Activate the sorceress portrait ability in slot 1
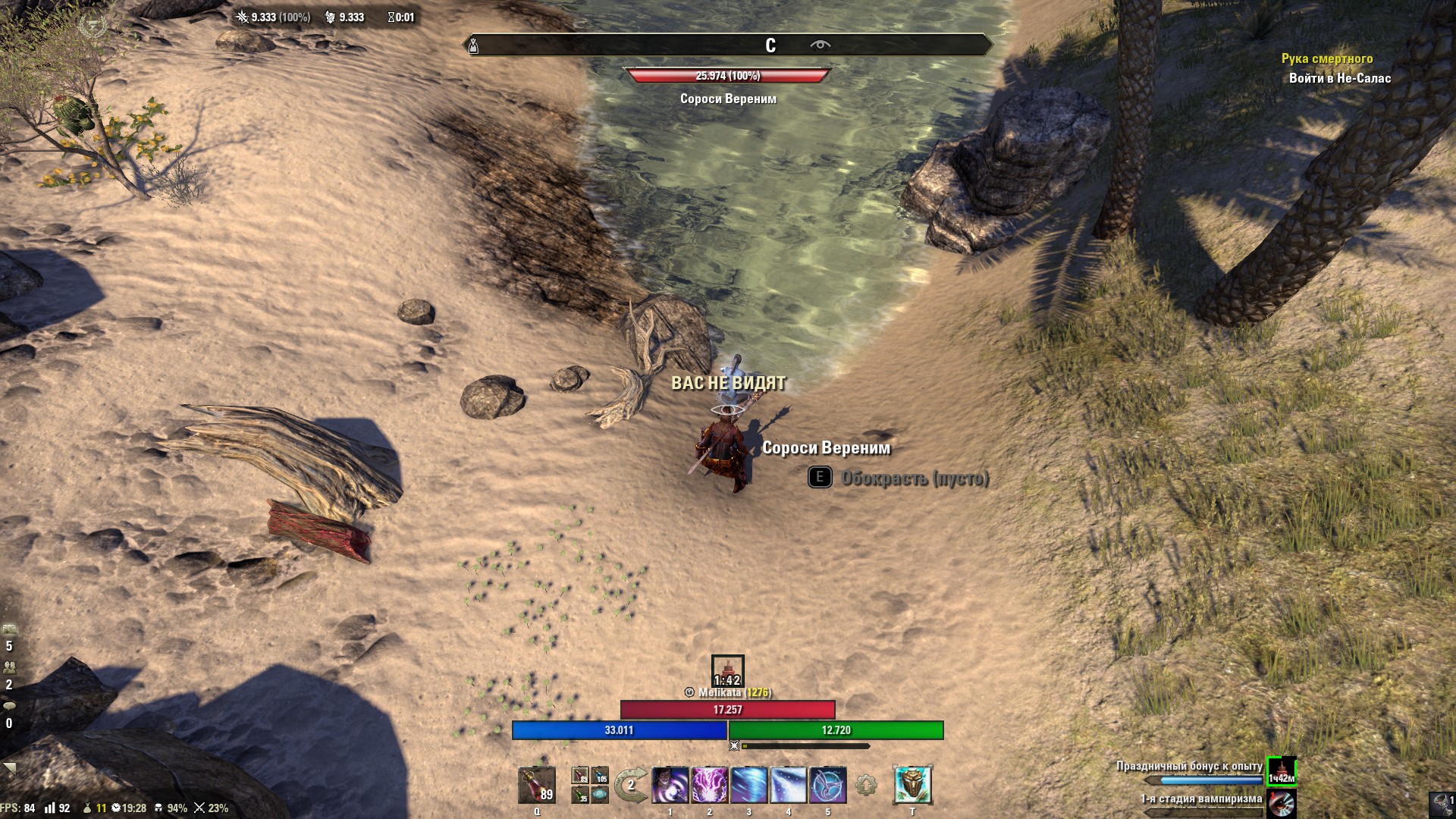Image resolution: width=1456 pixels, height=819 pixels. pos(670,785)
